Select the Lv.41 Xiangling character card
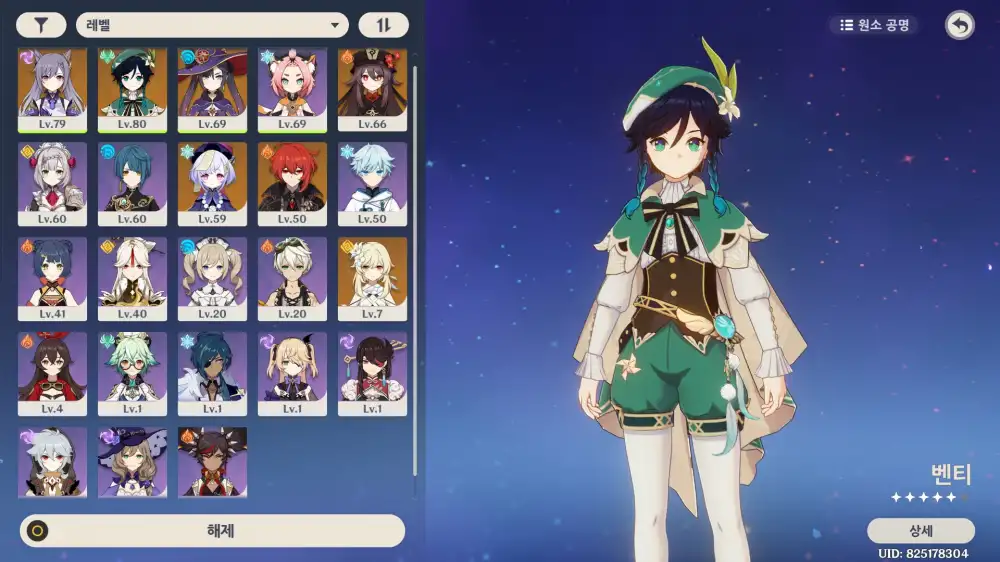1000x562 pixels. [52, 278]
